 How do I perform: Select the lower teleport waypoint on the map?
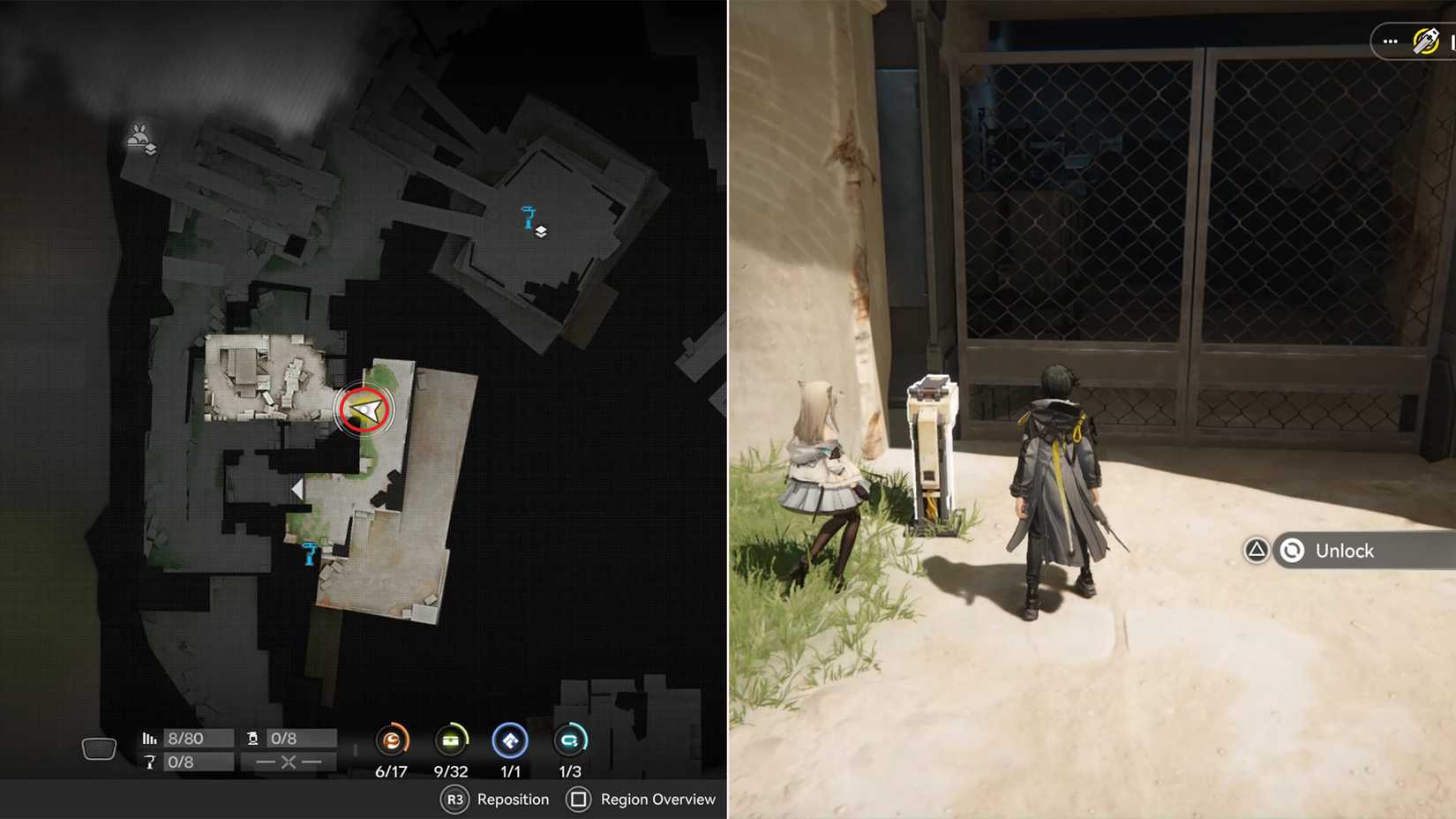308,553
